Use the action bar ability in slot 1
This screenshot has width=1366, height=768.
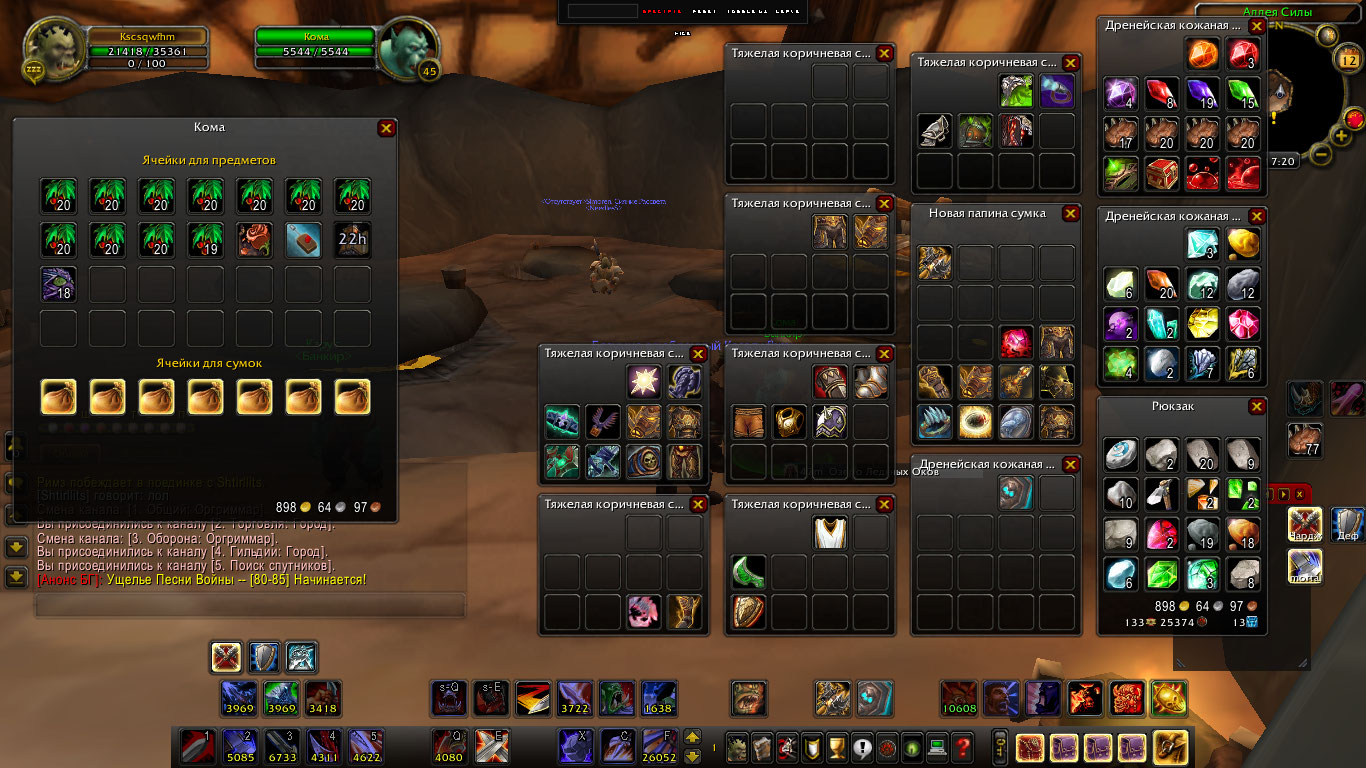click(x=195, y=746)
